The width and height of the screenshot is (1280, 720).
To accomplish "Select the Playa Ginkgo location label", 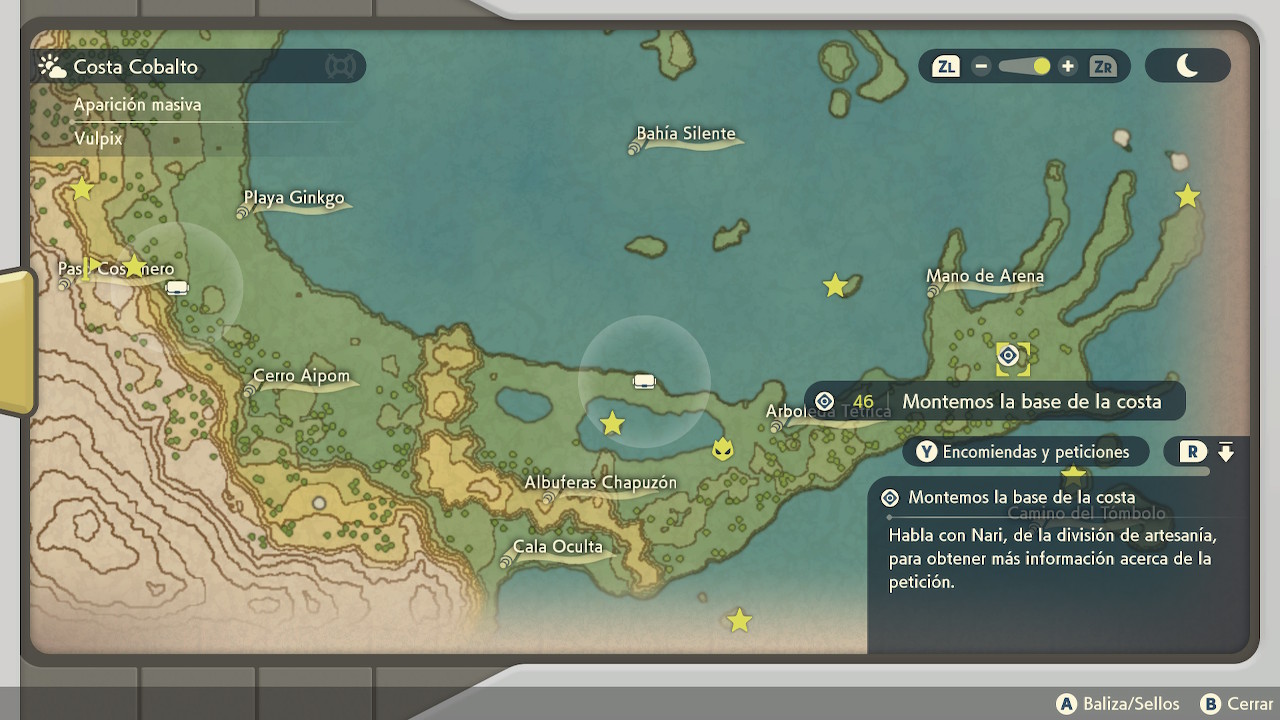I will pos(294,198).
